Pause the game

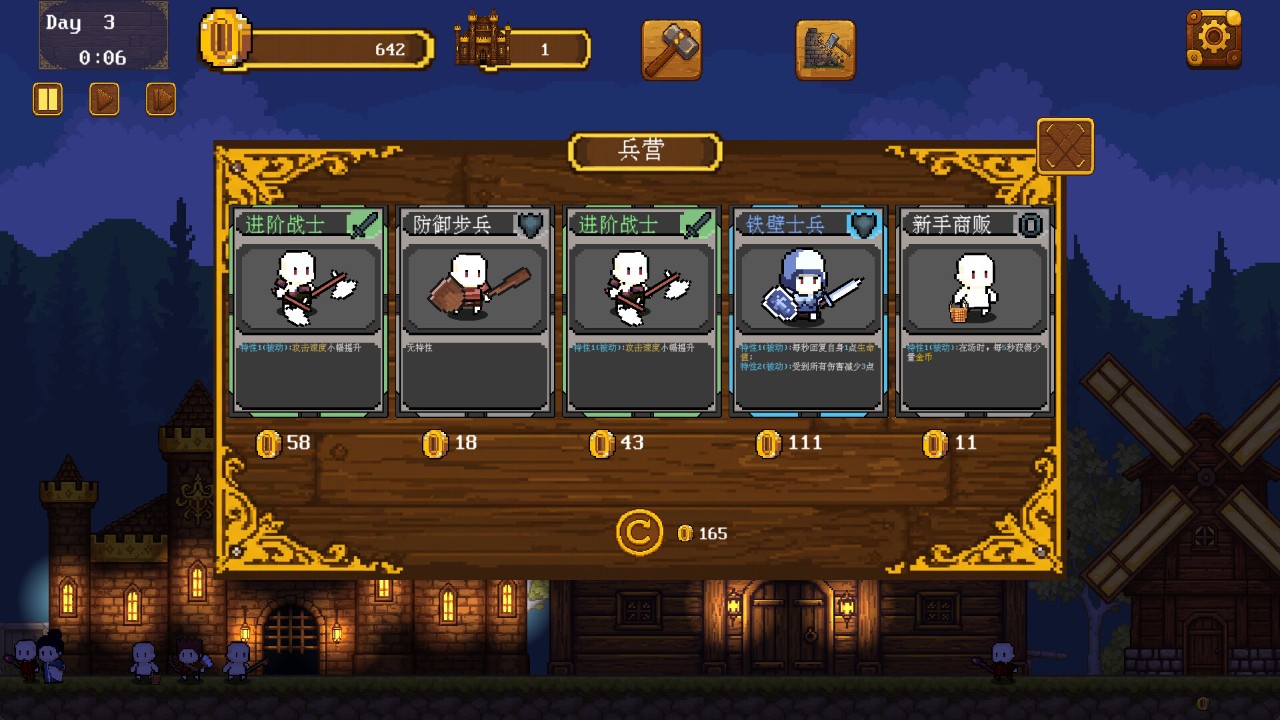coord(47,99)
